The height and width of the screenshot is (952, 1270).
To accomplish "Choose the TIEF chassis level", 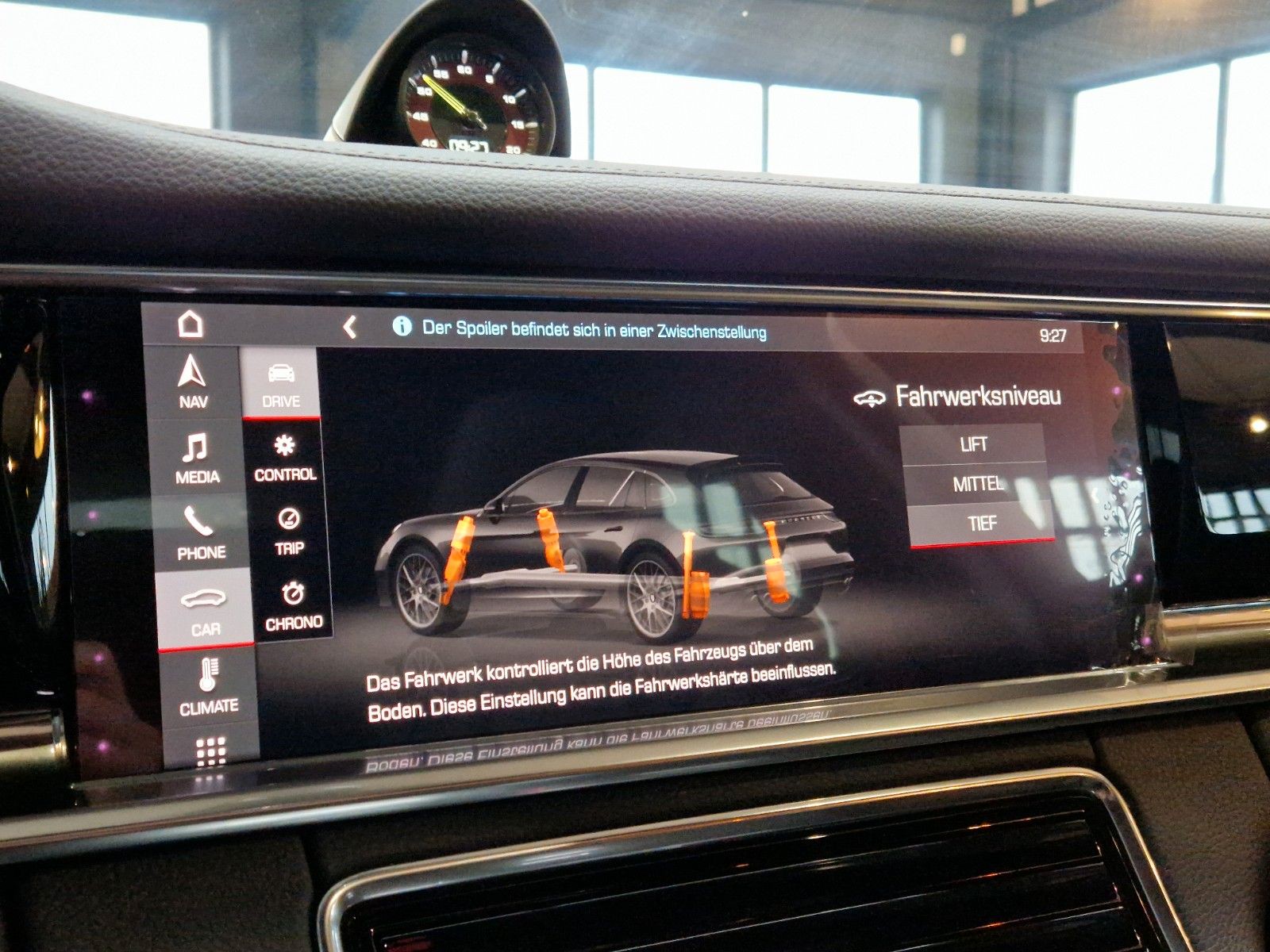I will click(x=982, y=523).
